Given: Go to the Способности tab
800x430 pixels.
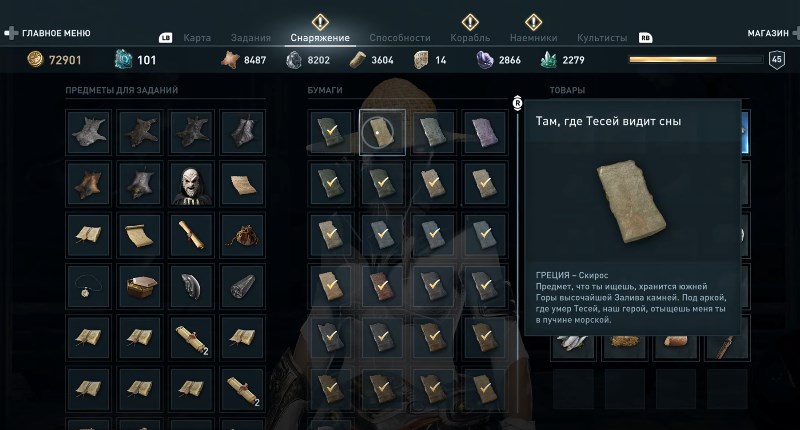Looking at the screenshot, I should tap(400, 38).
